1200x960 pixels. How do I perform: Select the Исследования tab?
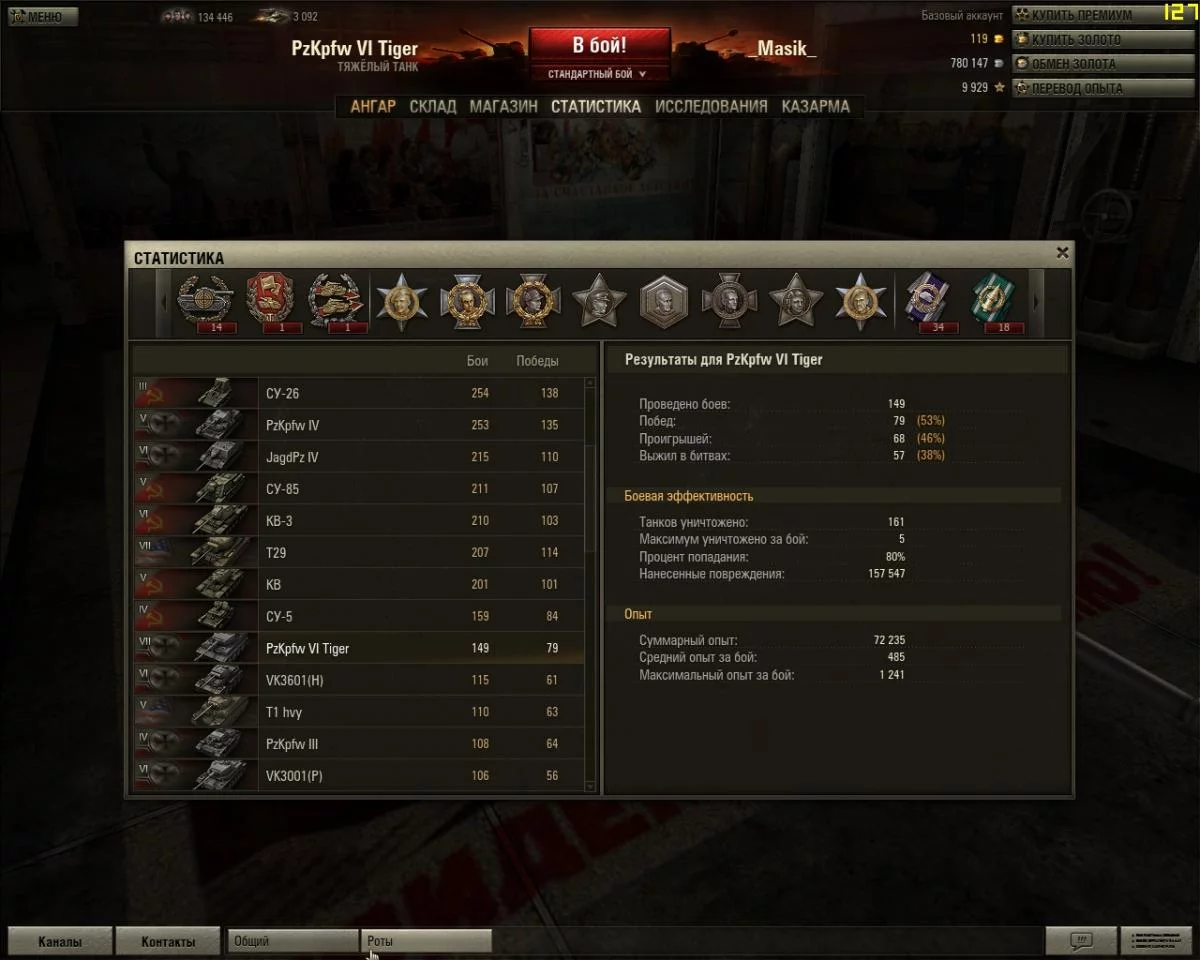(x=711, y=106)
